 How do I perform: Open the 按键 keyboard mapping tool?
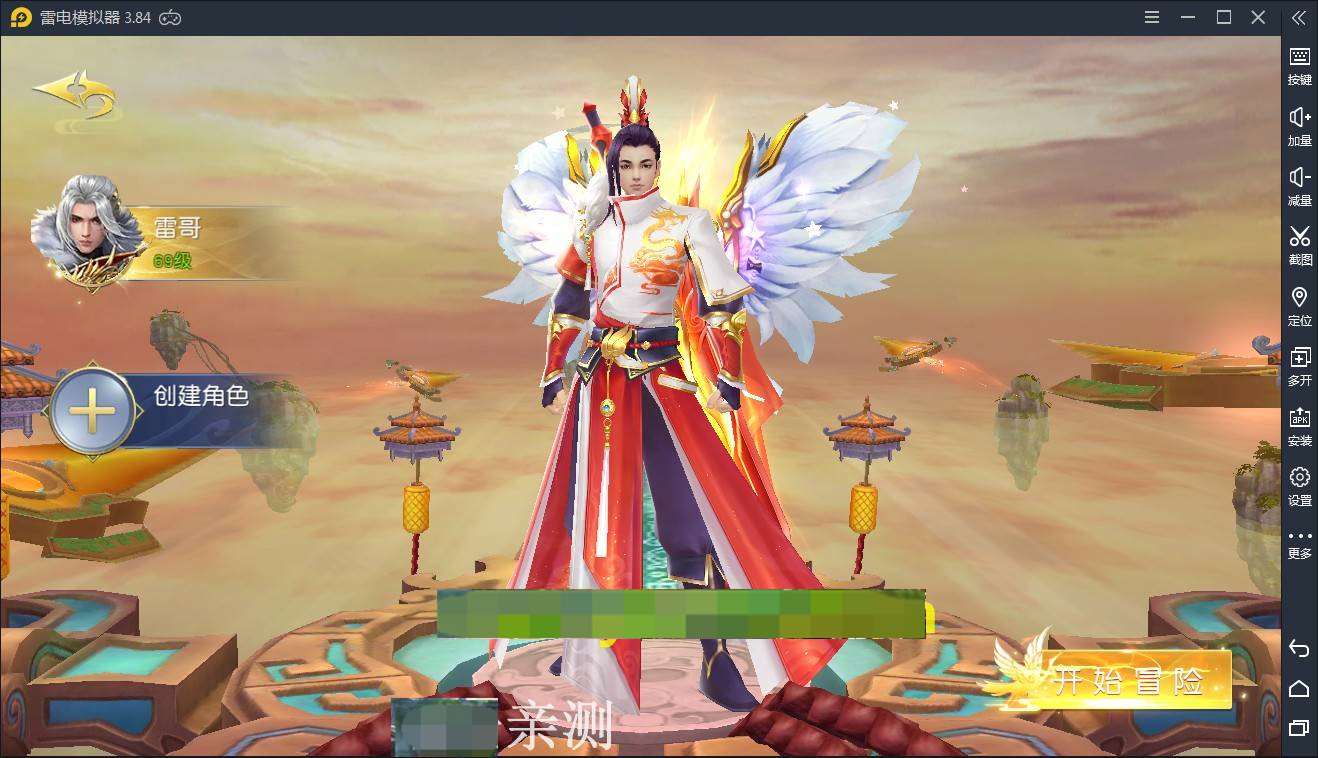[x=1299, y=65]
